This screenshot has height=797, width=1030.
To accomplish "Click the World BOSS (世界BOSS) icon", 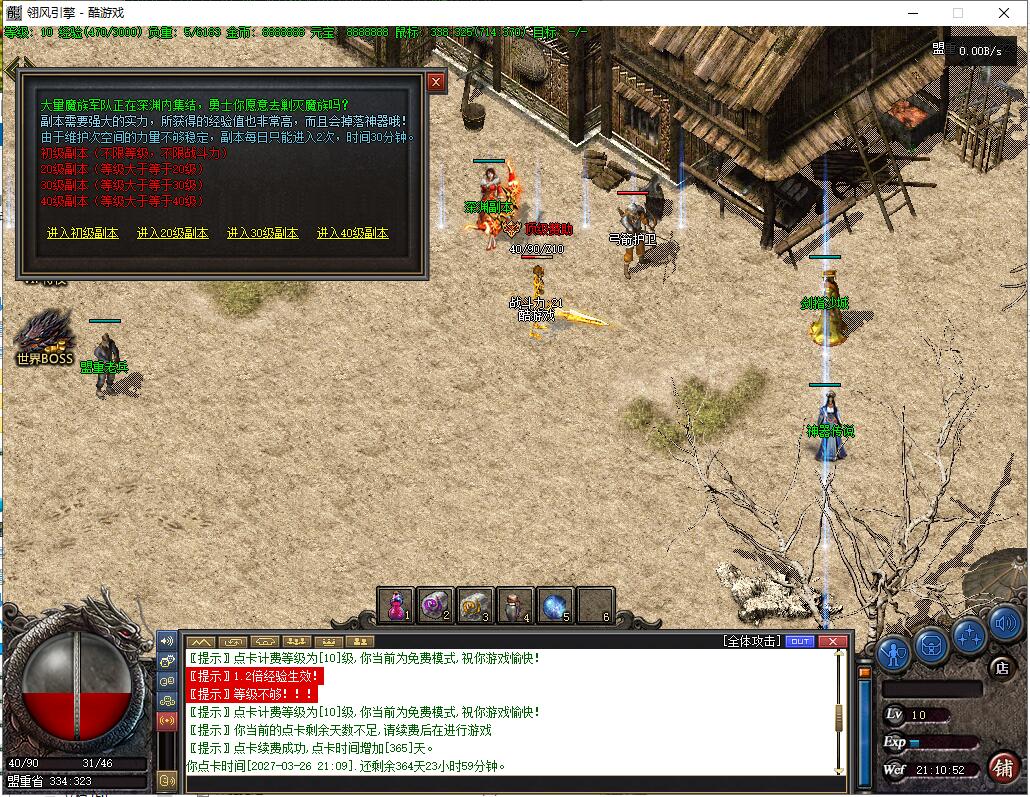I will 45,337.
